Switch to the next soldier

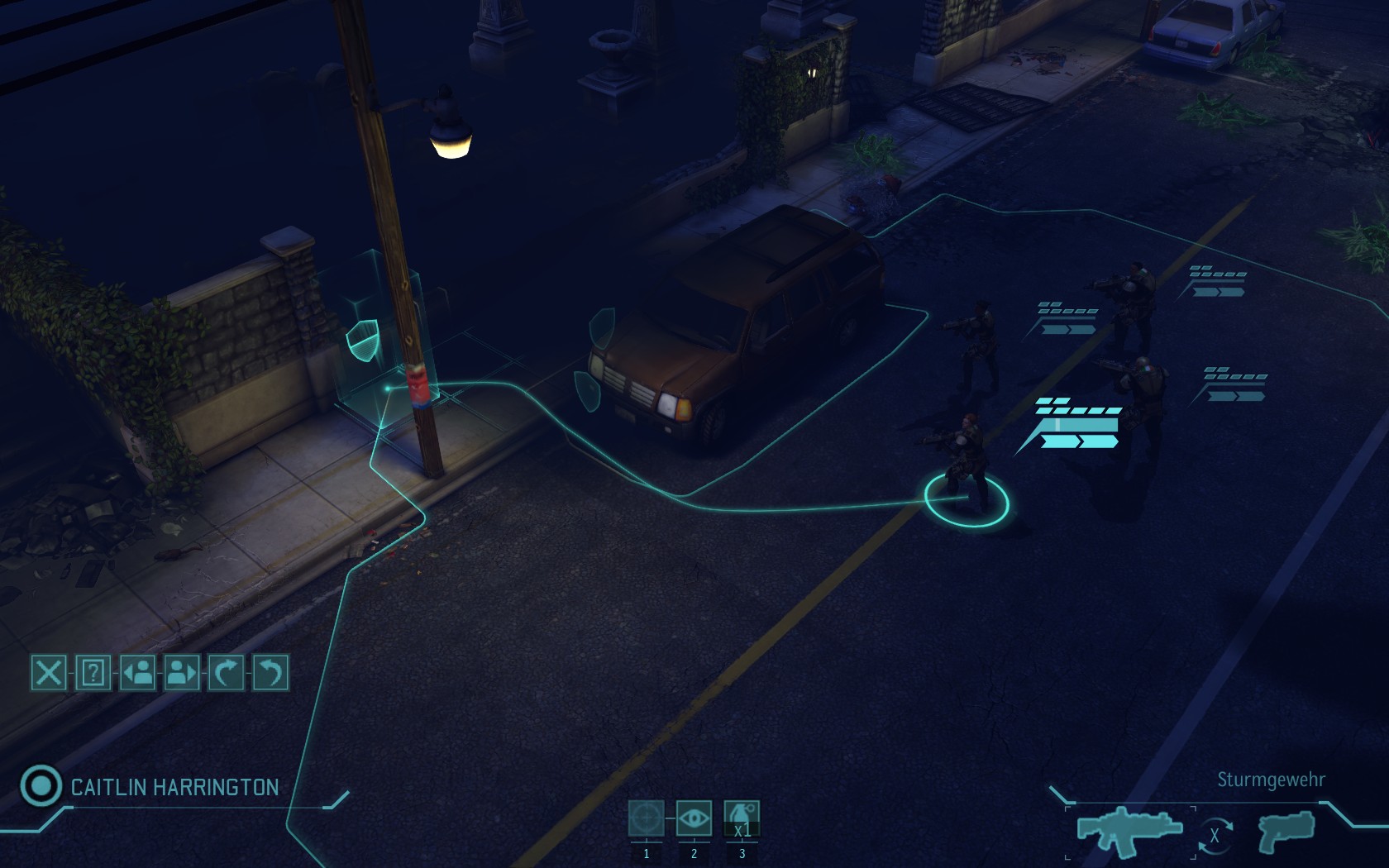click(181, 672)
